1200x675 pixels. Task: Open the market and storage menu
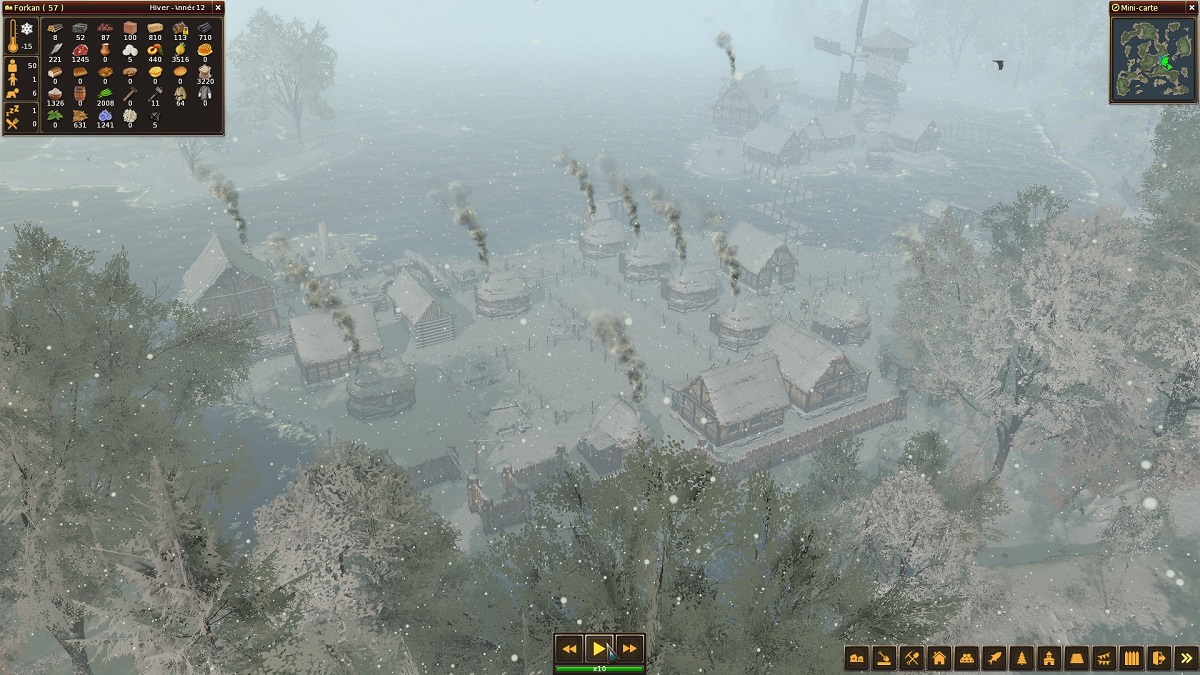966,657
